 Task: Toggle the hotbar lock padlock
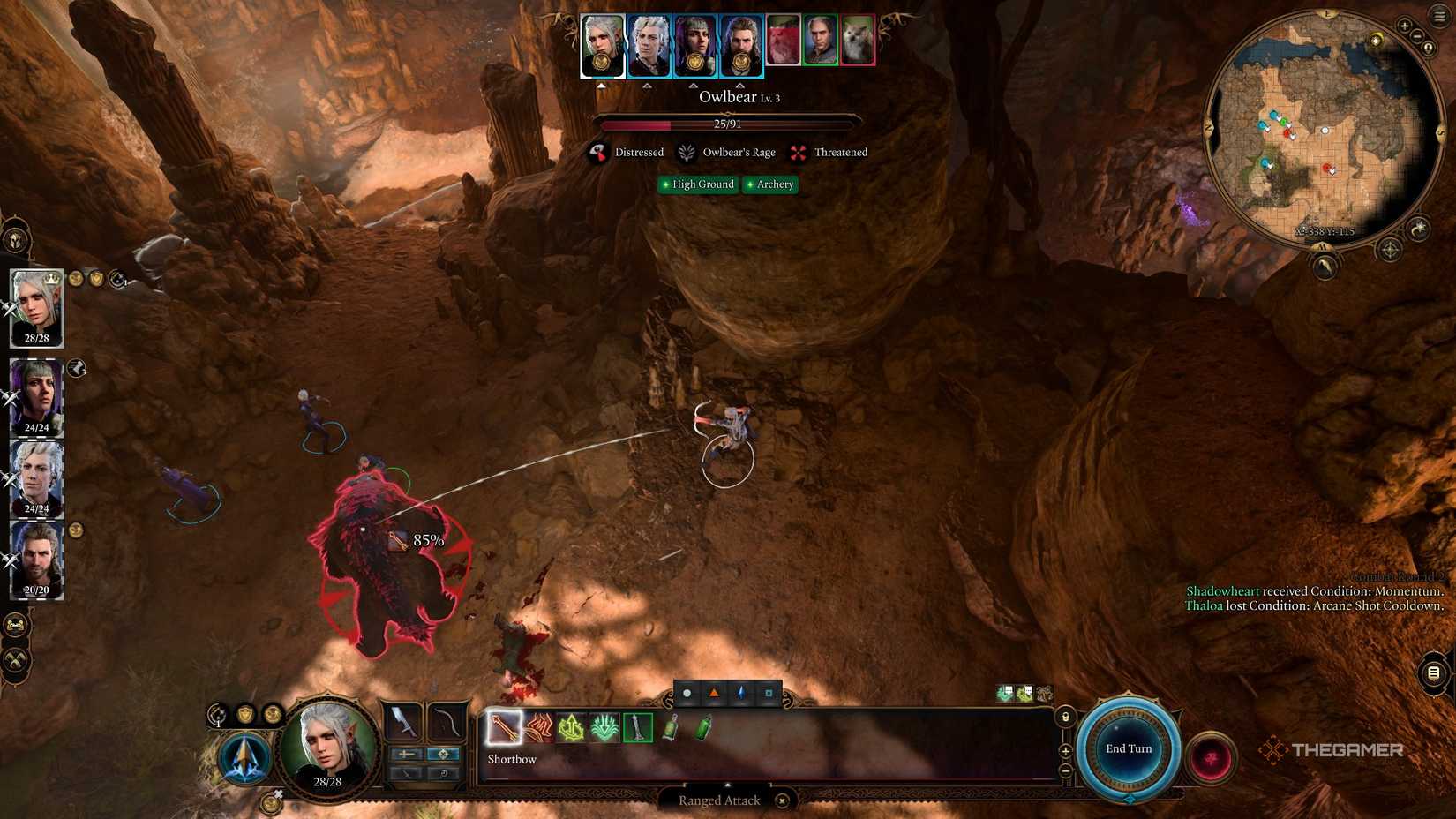tap(1066, 717)
